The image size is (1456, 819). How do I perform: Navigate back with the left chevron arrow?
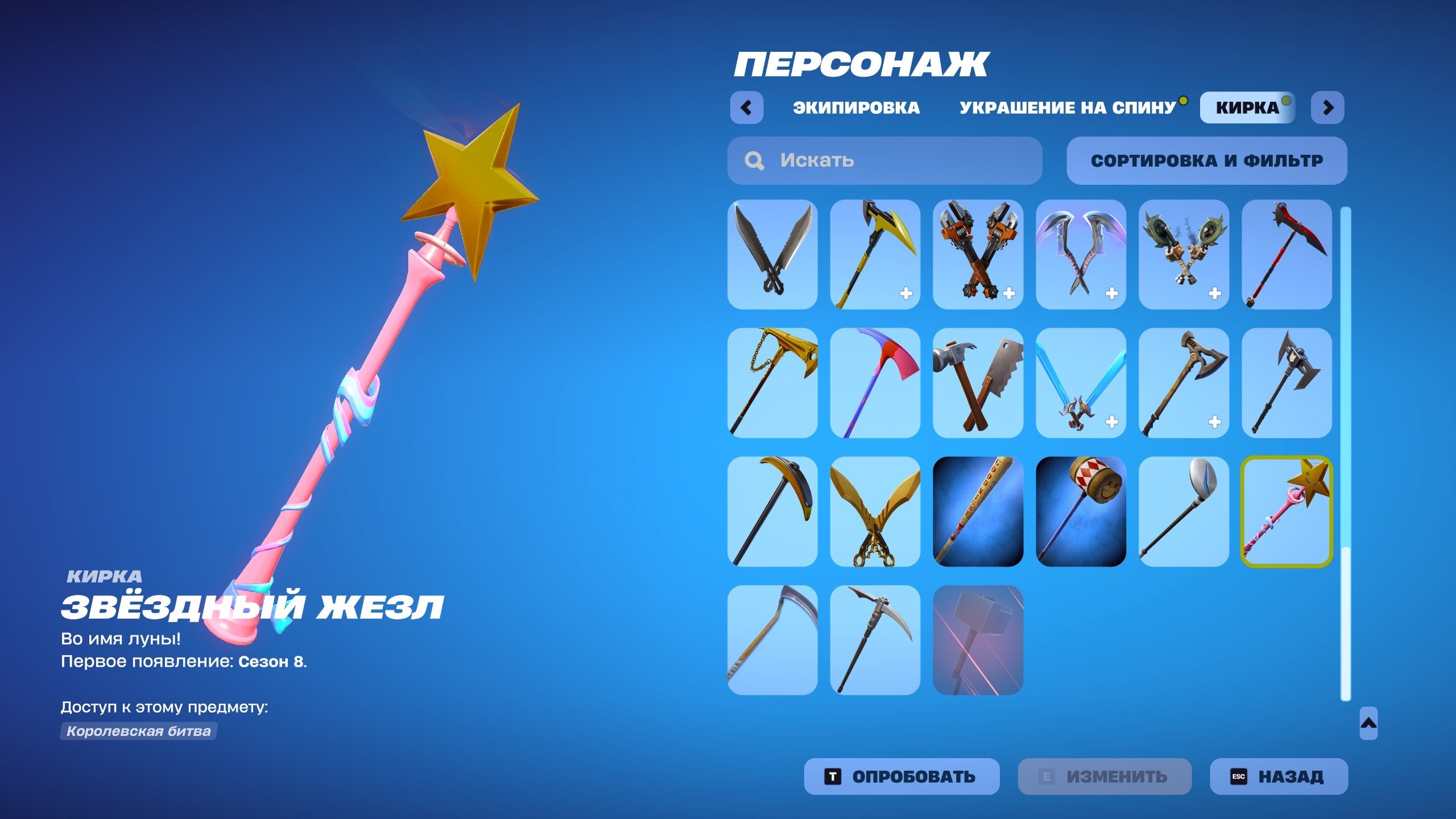[x=748, y=107]
